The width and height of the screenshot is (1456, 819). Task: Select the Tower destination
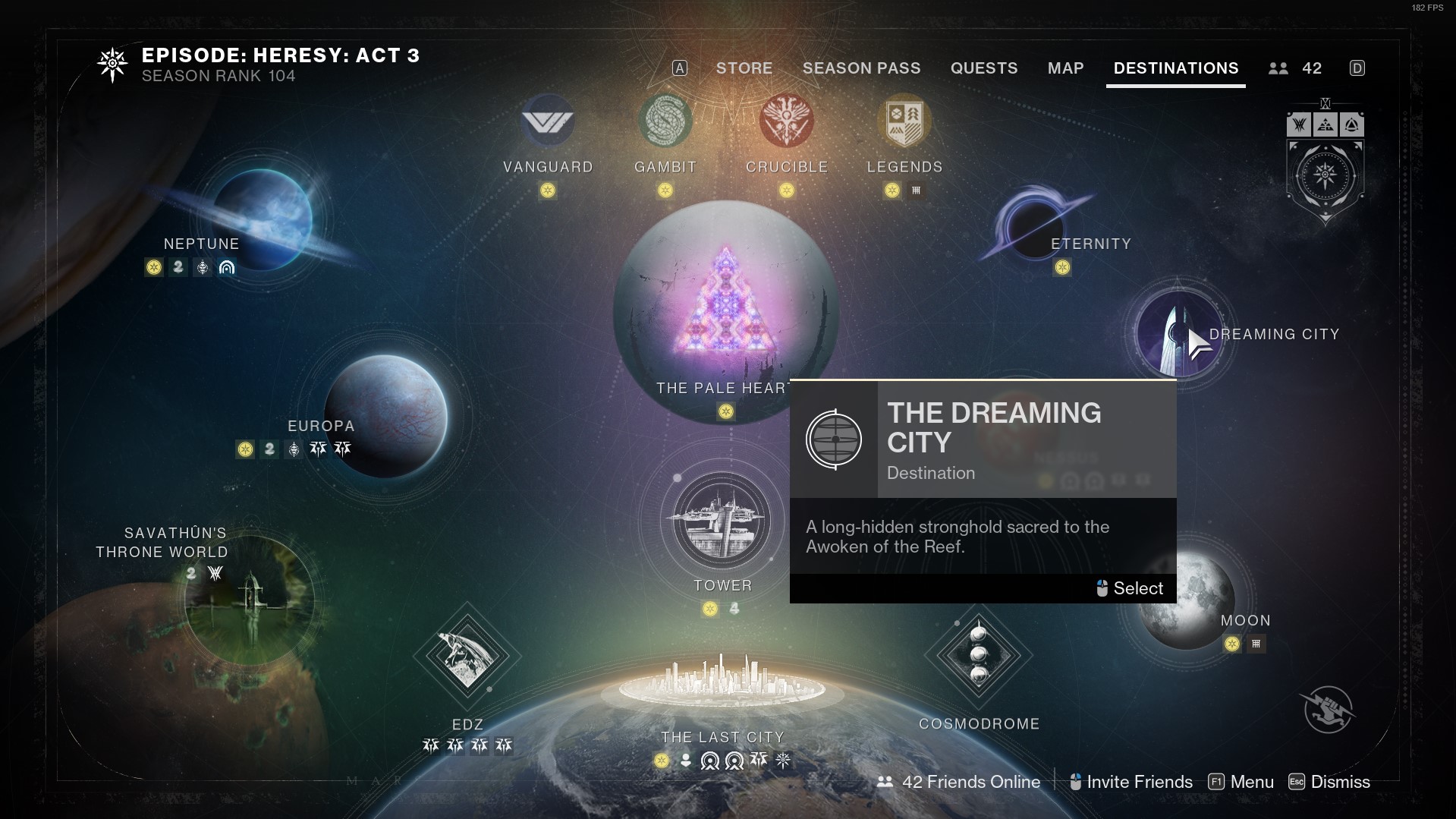(x=722, y=521)
